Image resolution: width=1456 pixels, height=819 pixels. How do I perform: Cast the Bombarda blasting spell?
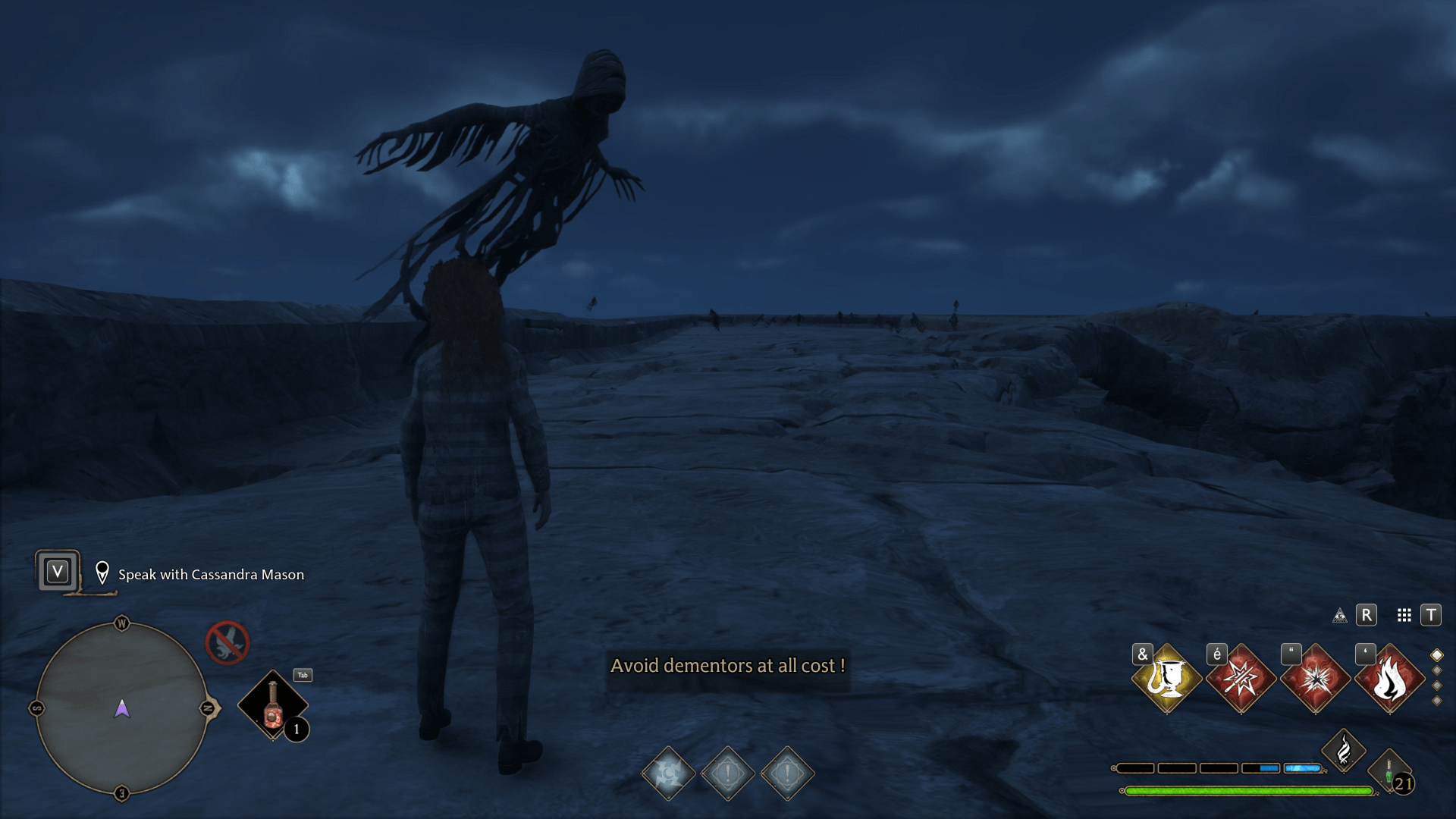pyautogui.click(x=1317, y=679)
